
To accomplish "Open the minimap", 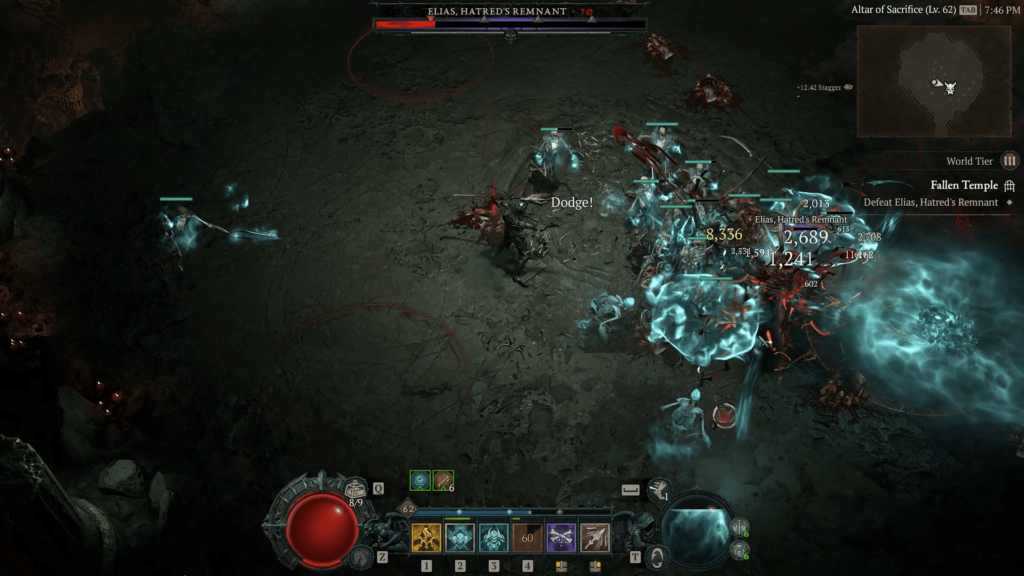I will click(x=920, y=81).
